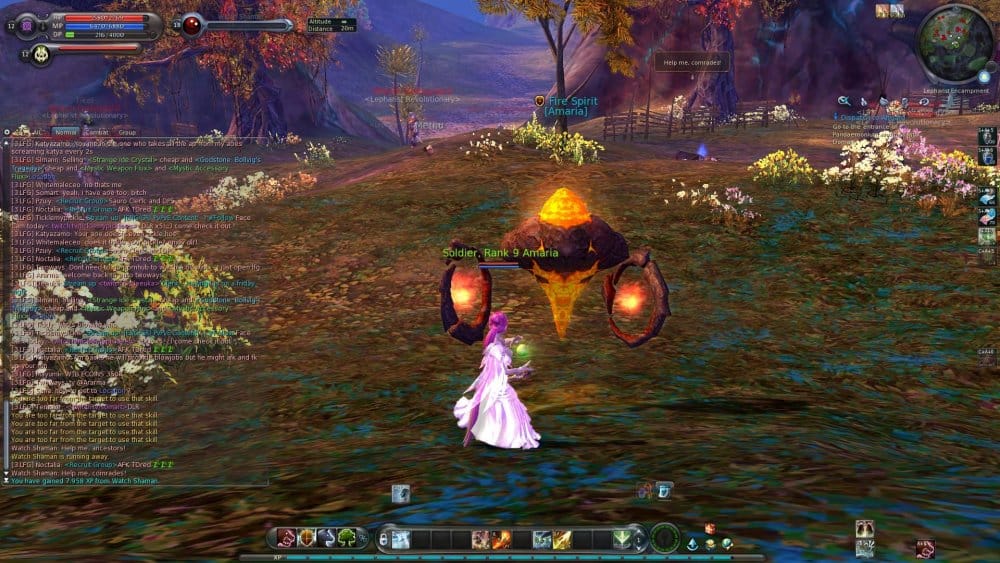
Task: Use the flaming strike skill on hotbar
Action: [500, 539]
